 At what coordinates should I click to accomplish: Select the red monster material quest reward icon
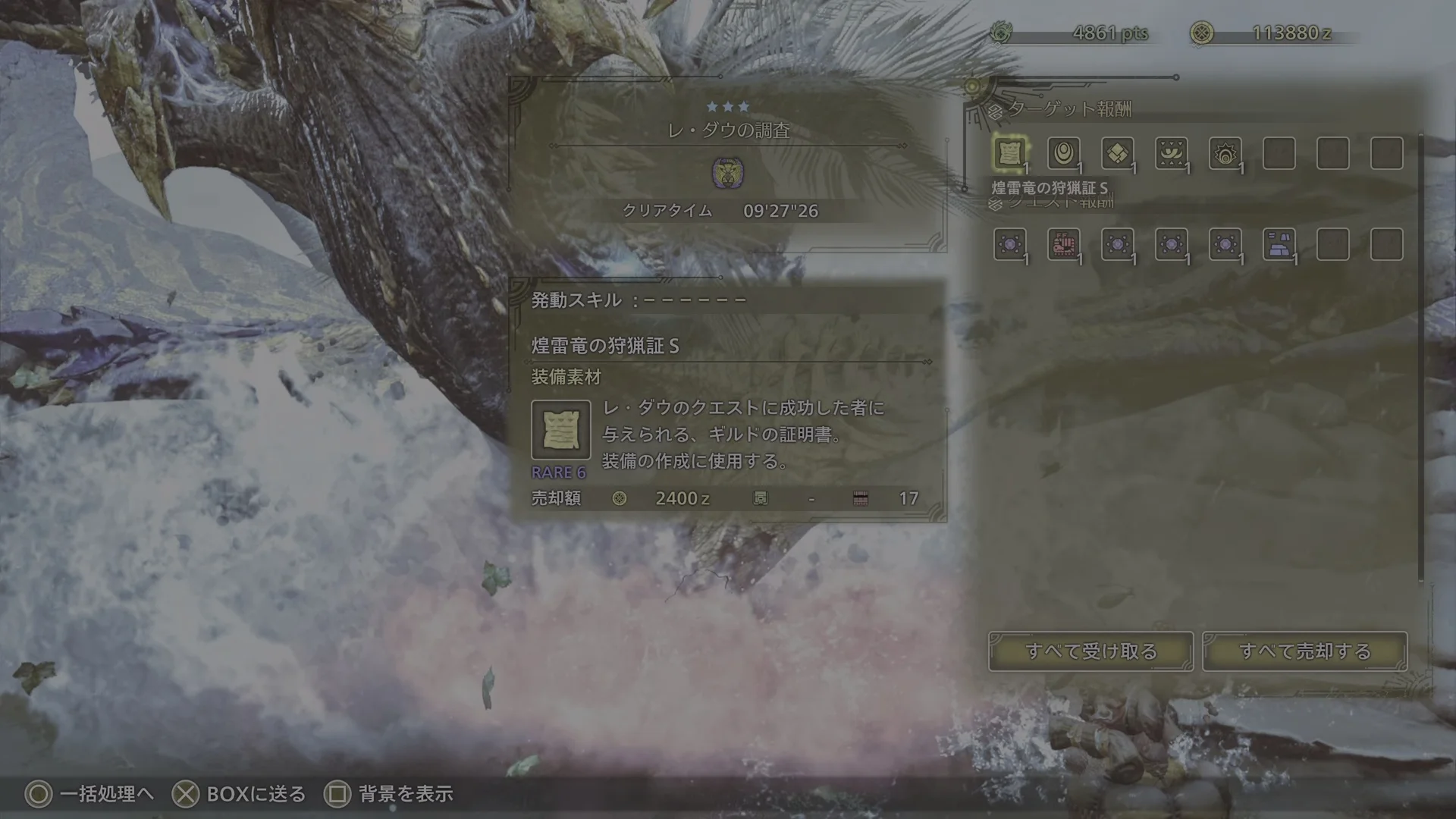coord(1065,244)
